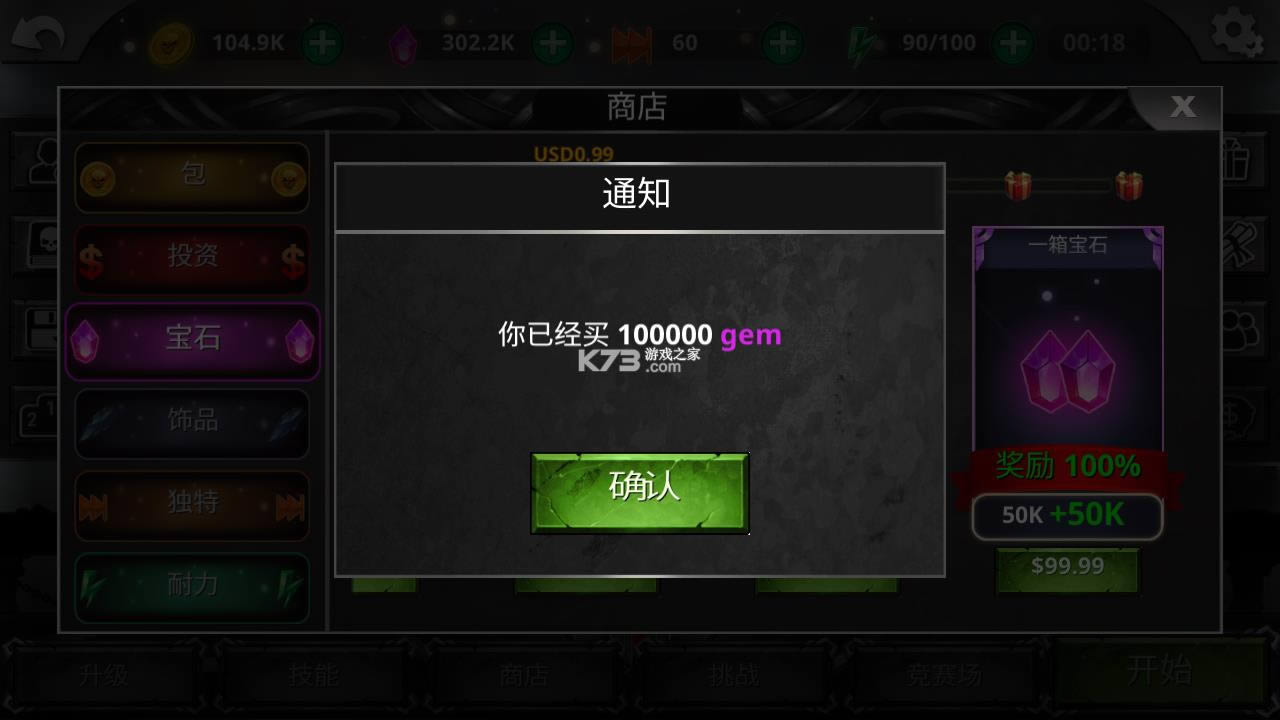Buy the $99.99 gem chest
Viewport: 1280px width, 720px height.
pos(1067,568)
